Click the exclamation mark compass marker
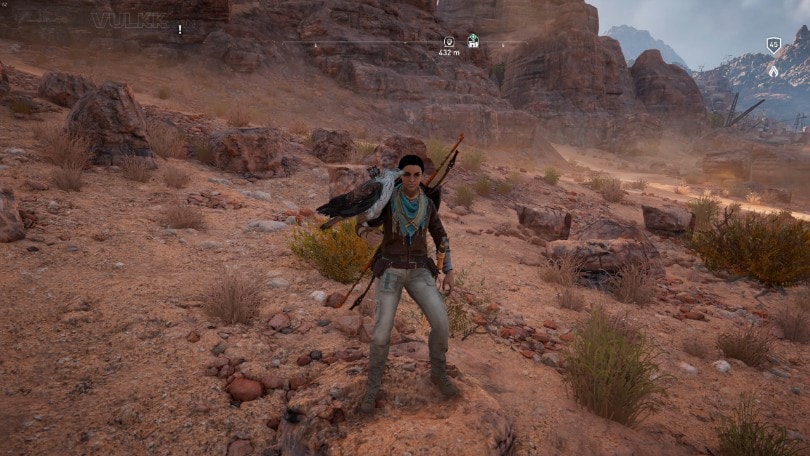The width and height of the screenshot is (810, 456). pos(180,30)
